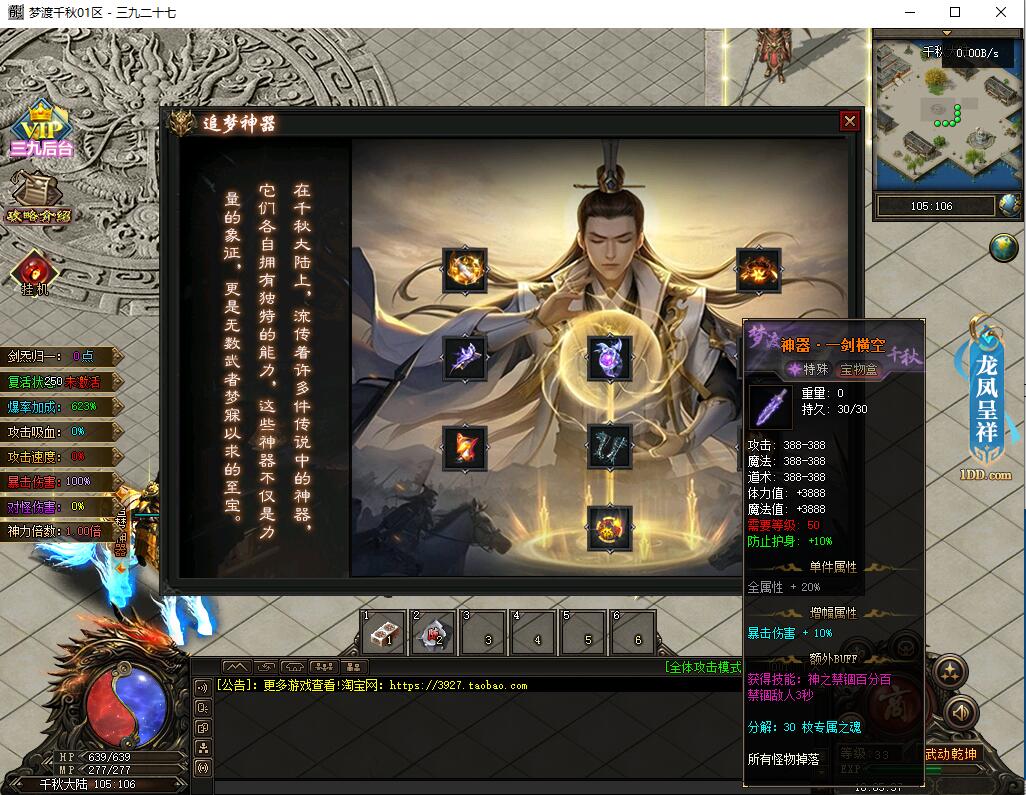This screenshot has width=1026, height=795.
Task: Maximize the game window
Action: (955, 13)
